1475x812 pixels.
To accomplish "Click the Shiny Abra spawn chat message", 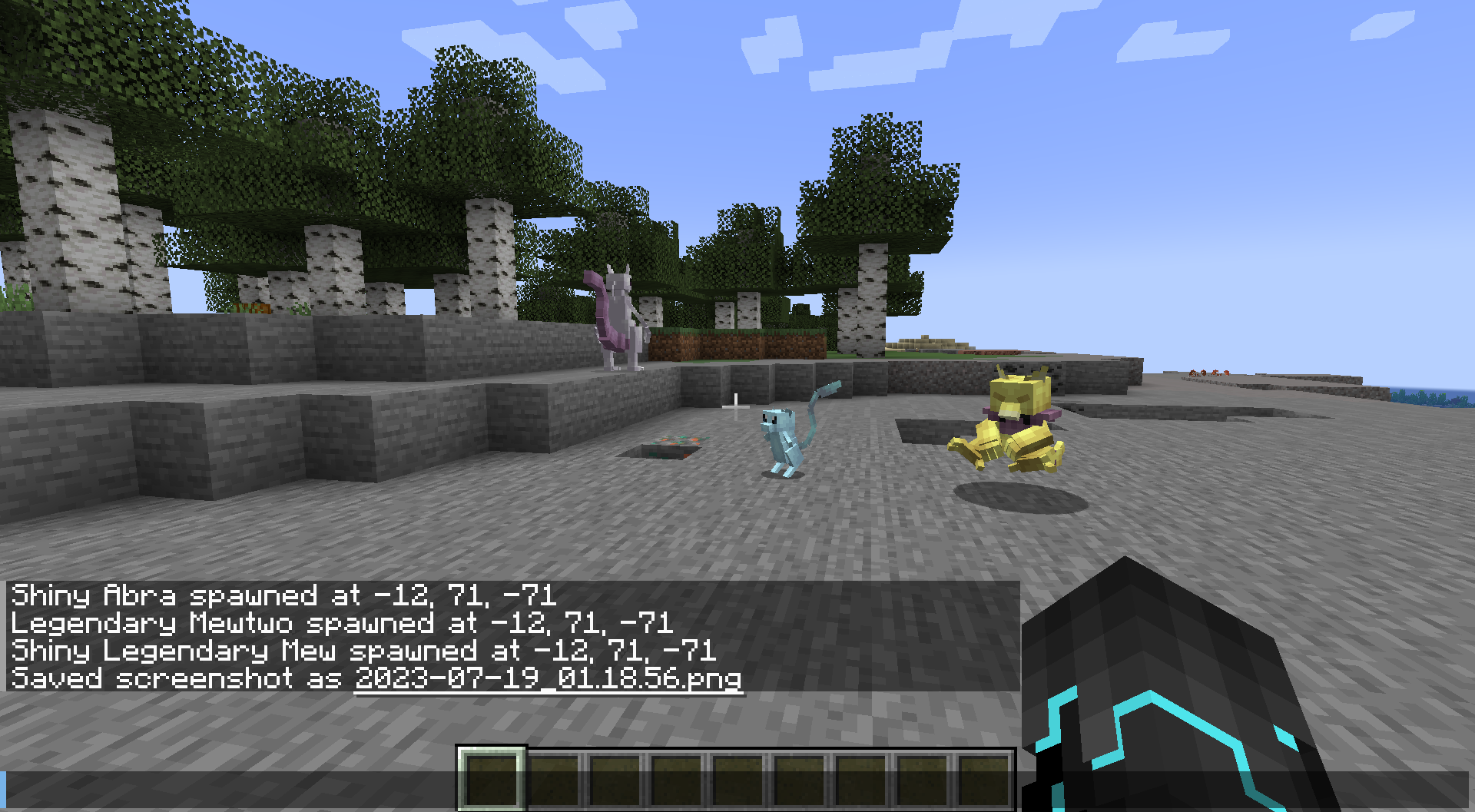I will click(284, 596).
